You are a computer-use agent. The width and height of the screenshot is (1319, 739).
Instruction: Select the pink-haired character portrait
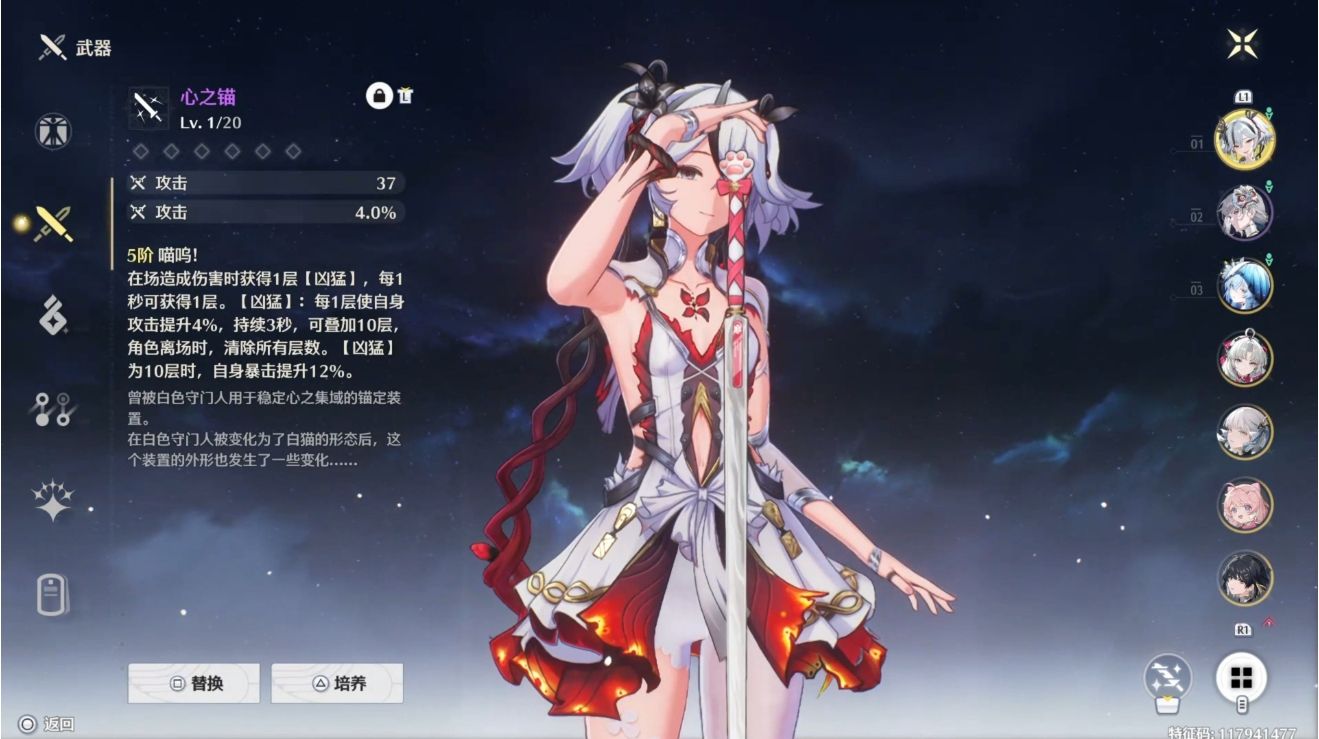[x=1244, y=505]
